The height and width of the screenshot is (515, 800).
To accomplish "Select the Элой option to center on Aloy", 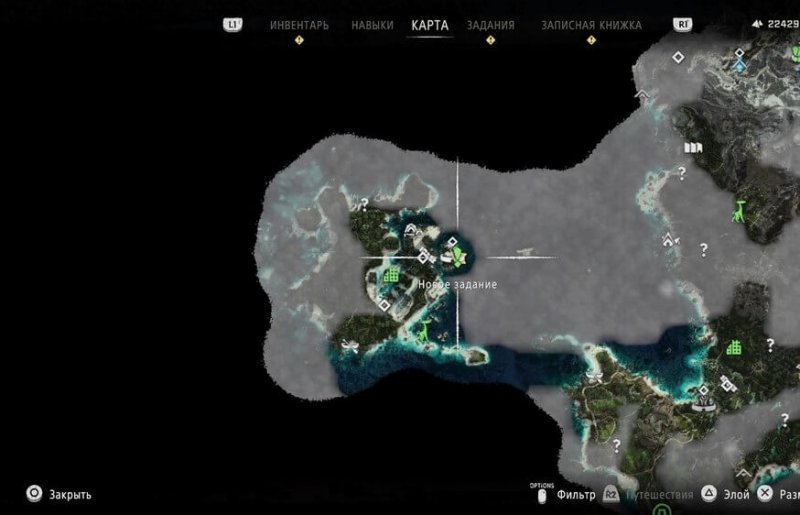I will click(736, 494).
